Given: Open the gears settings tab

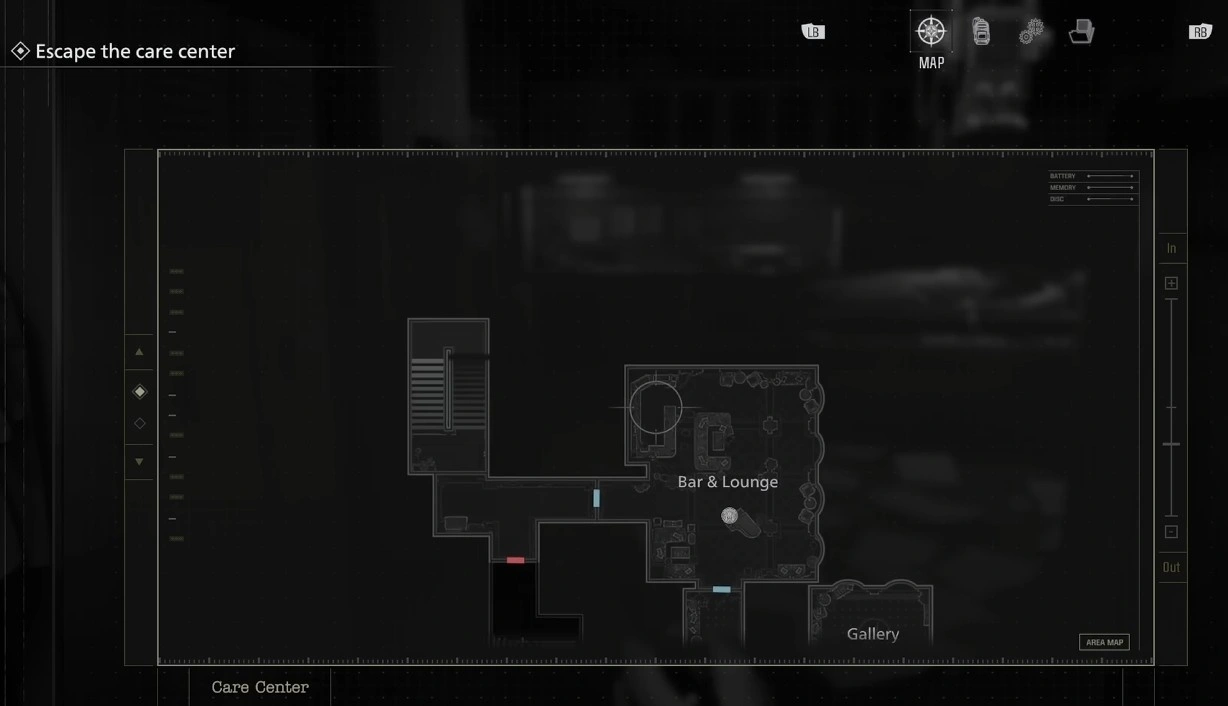Looking at the screenshot, I should (1031, 32).
